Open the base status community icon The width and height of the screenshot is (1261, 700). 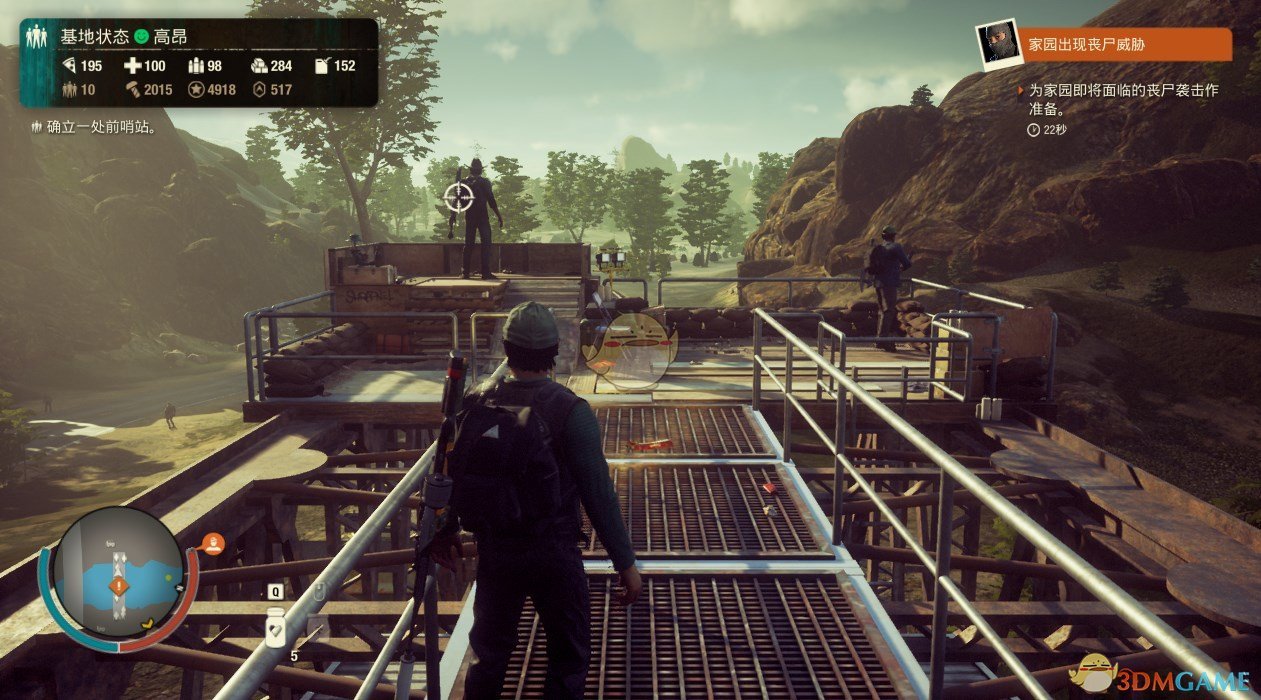(x=38, y=37)
